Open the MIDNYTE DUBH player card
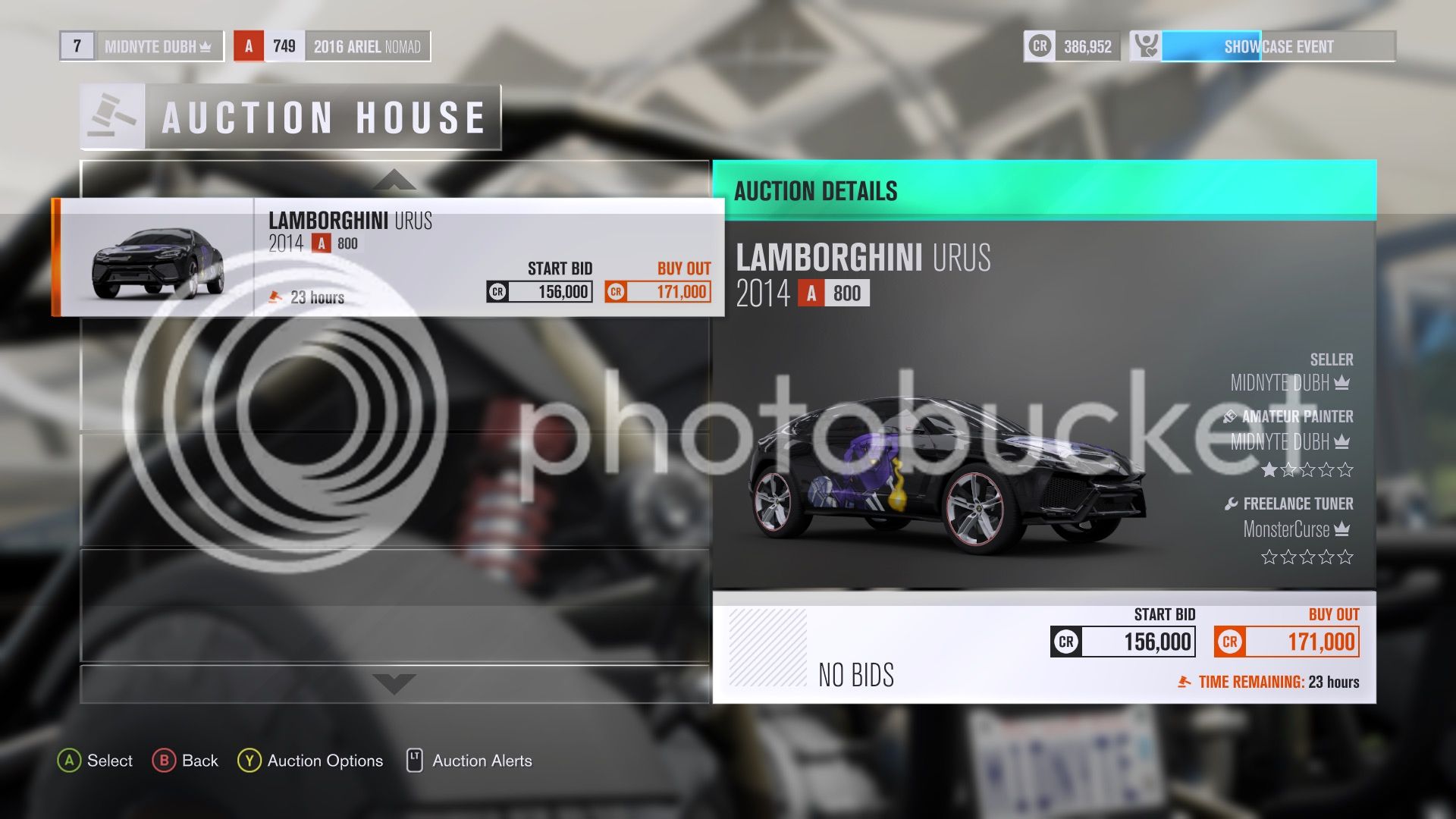Viewport: 1456px width, 819px height. [x=142, y=46]
